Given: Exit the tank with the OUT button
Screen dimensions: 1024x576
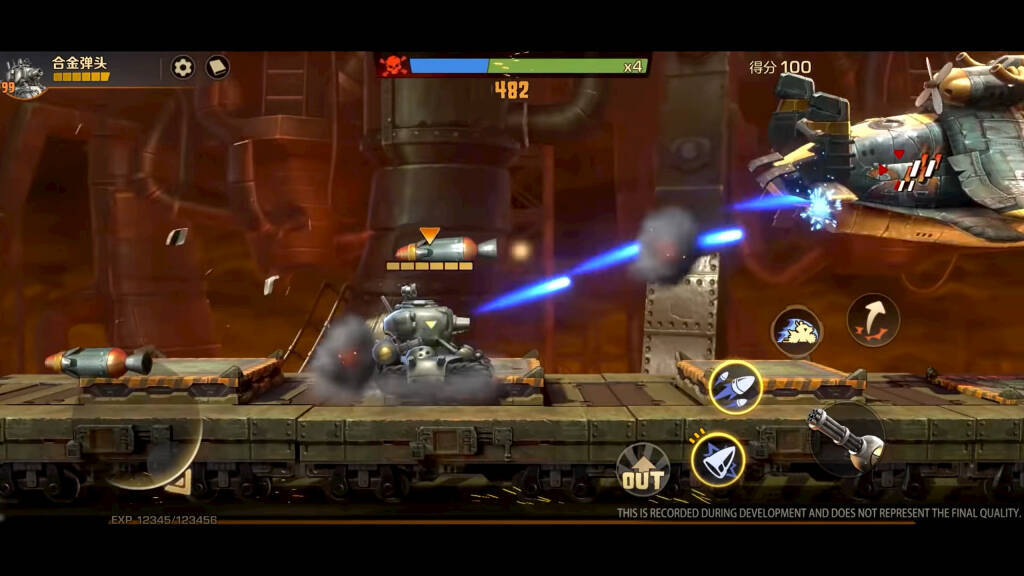Looking at the screenshot, I should tap(642, 470).
